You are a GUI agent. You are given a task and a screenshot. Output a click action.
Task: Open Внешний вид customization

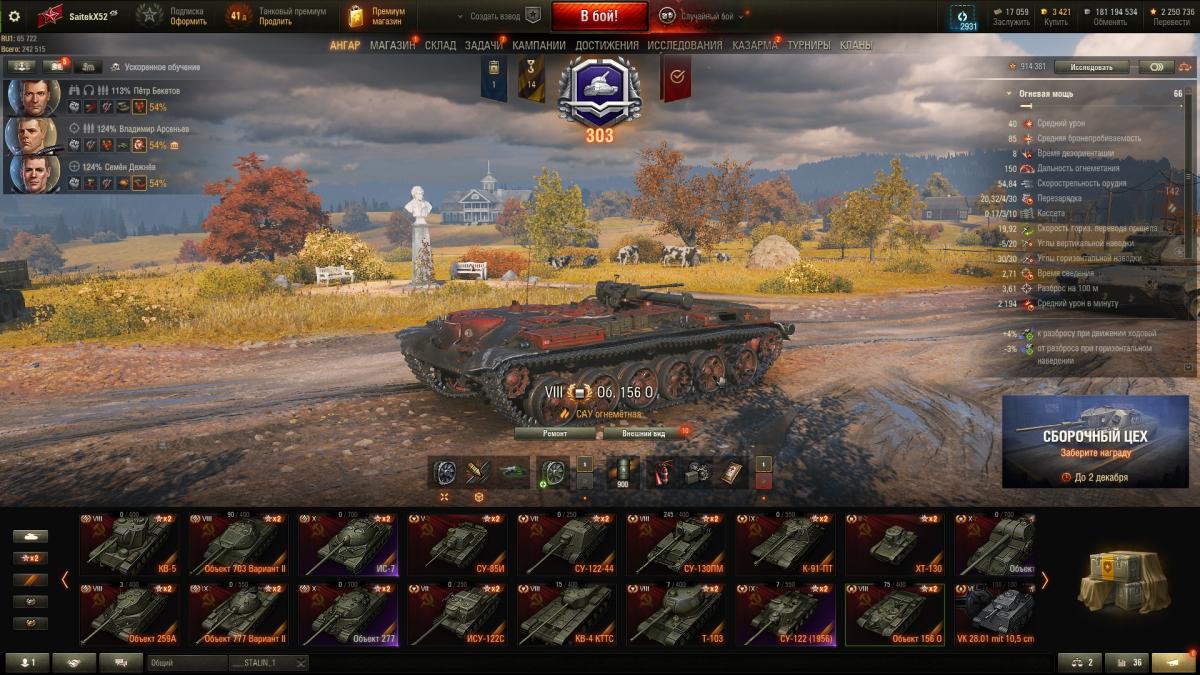644,433
